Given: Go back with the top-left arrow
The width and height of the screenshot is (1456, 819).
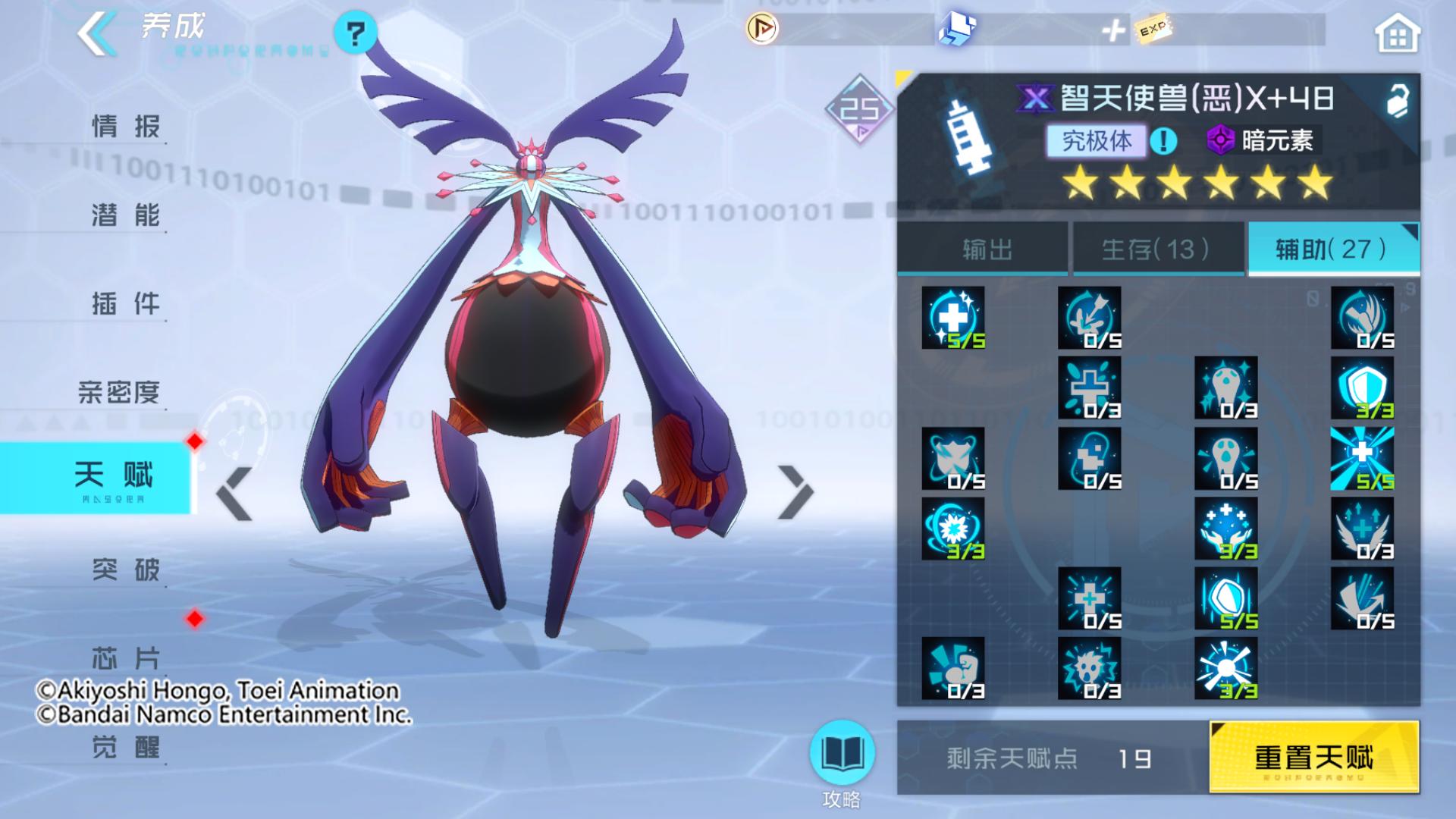Looking at the screenshot, I should [x=97, y=33].
